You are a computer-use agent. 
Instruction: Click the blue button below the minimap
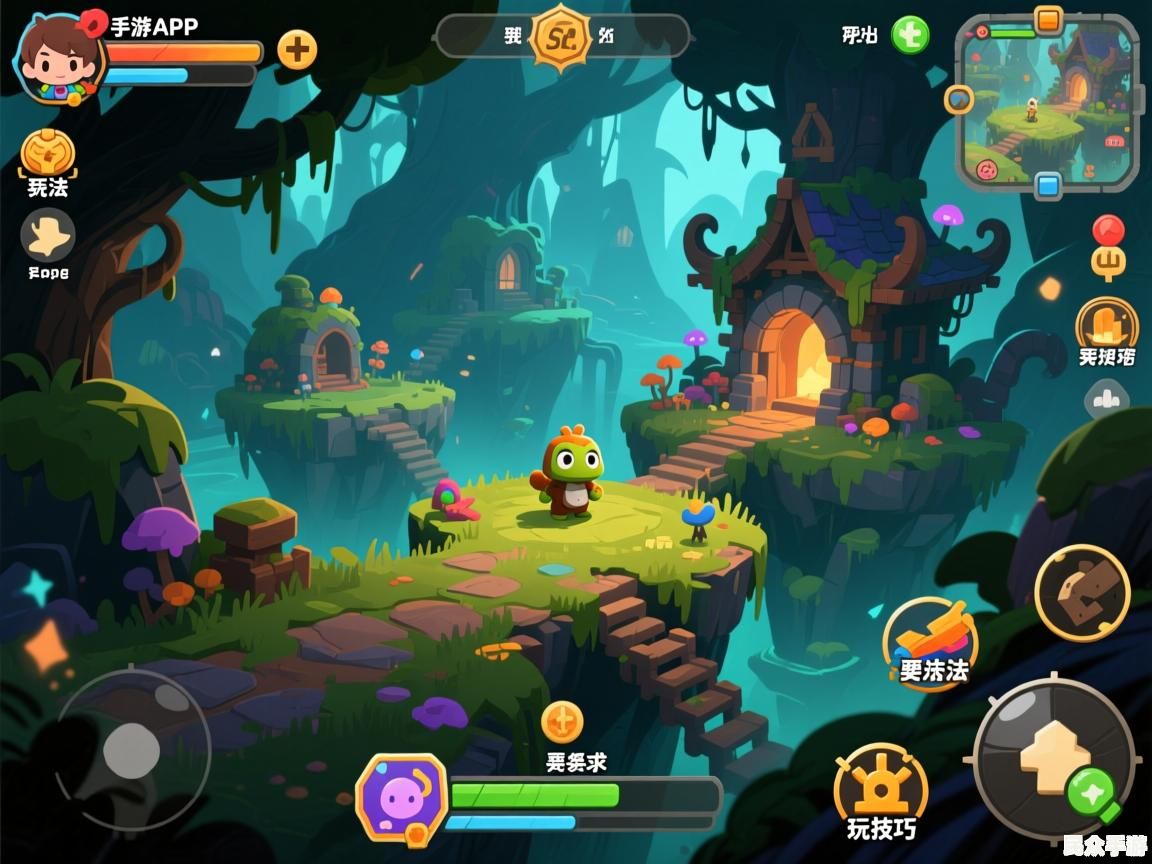tap(1048, 185)
